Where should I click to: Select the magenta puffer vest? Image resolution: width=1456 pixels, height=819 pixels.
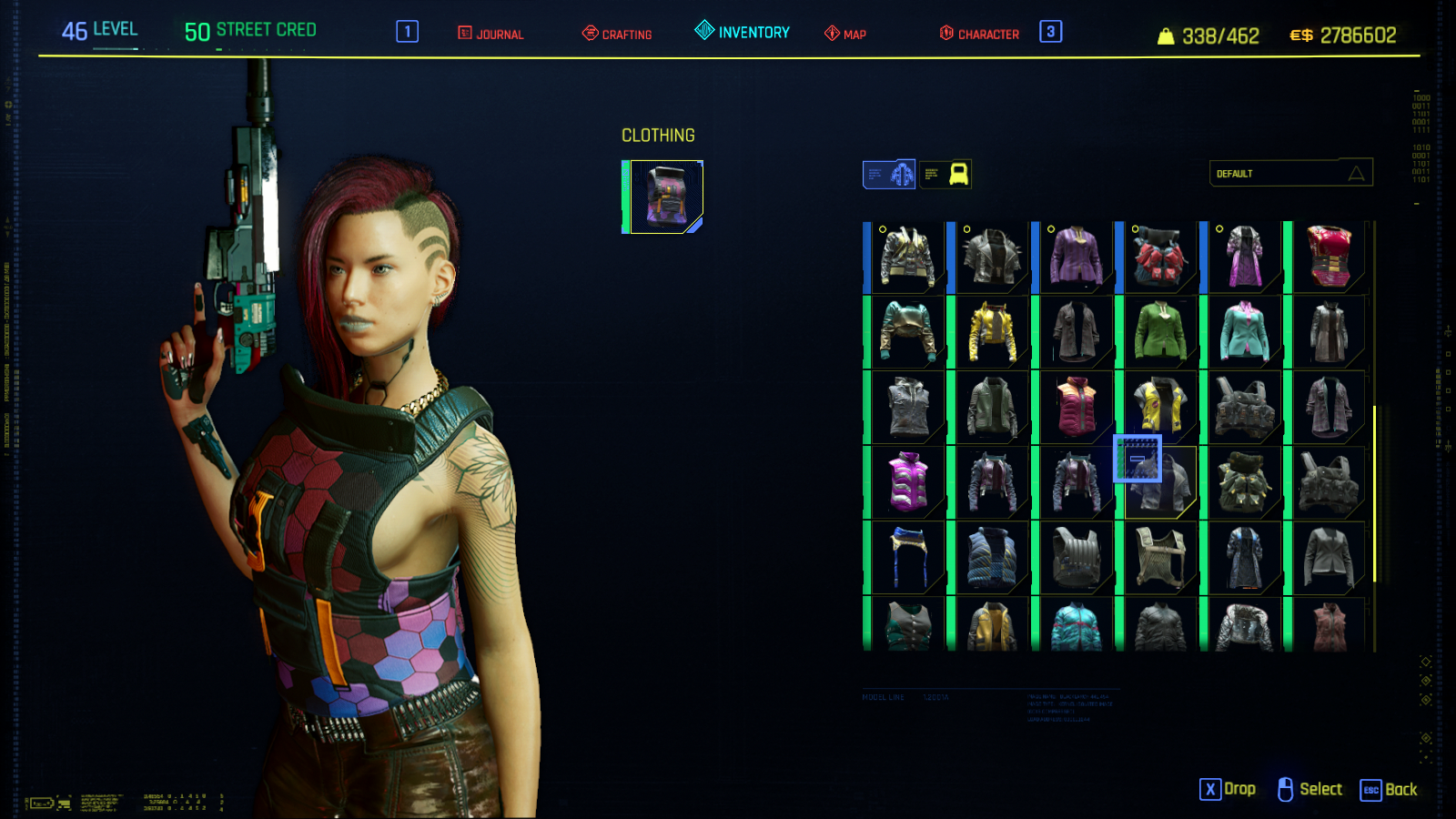pos(907,482)
